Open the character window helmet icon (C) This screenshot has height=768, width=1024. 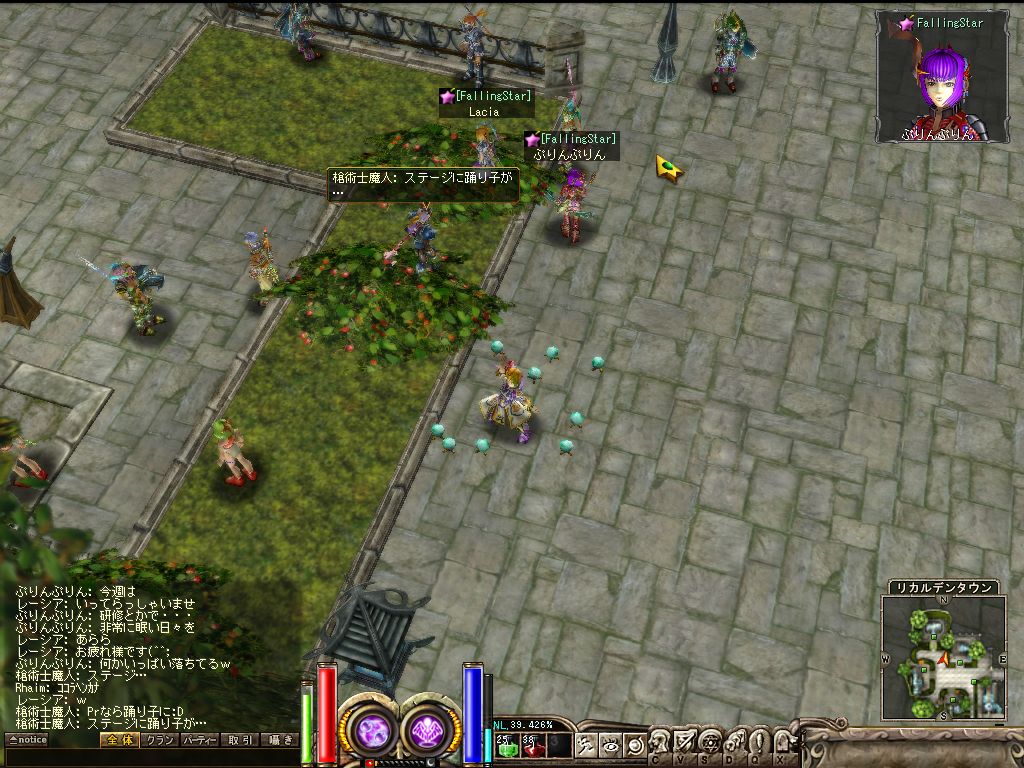coord(661,743)
